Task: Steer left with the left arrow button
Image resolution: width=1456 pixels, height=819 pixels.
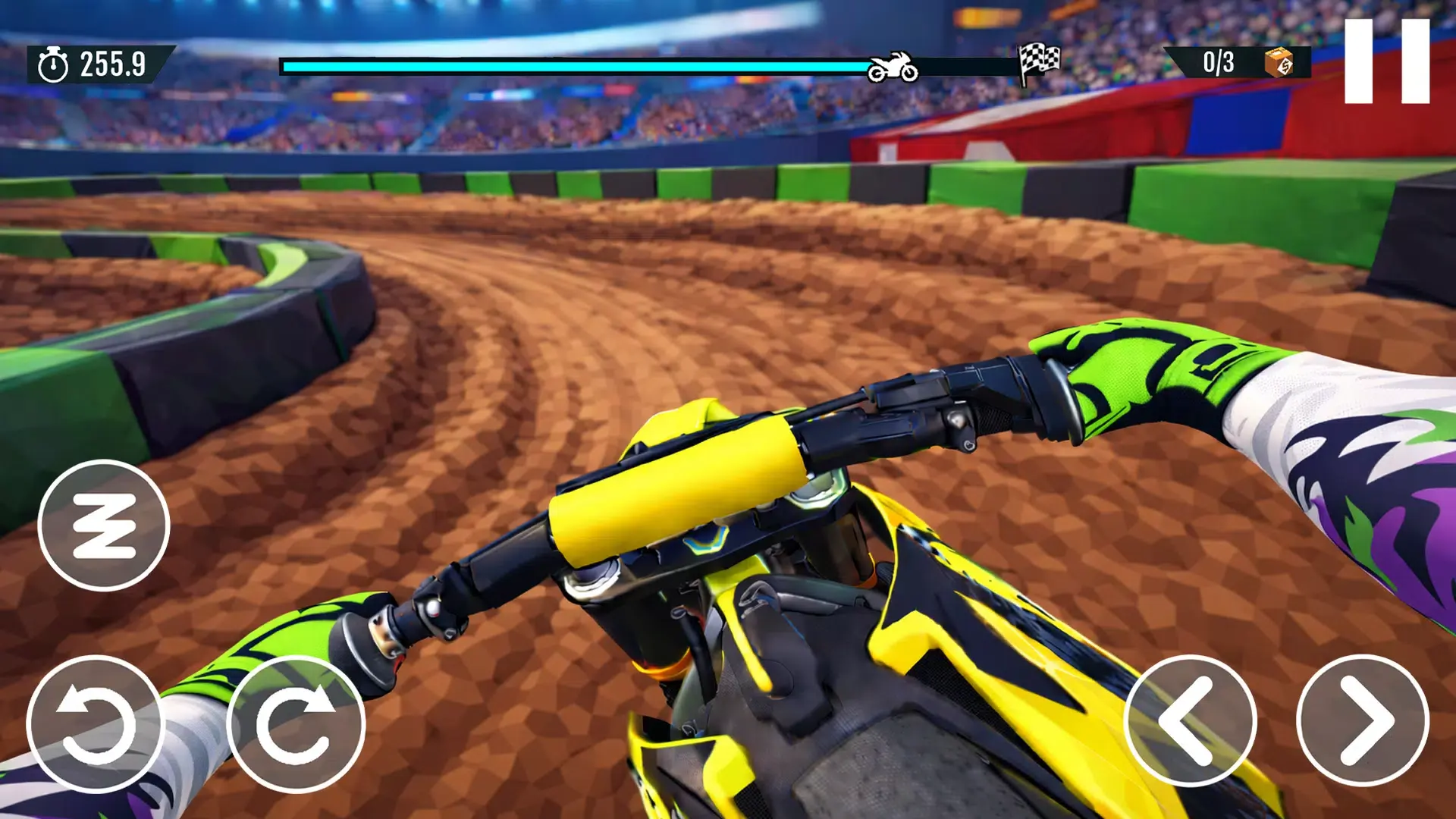Action: (x=1190, y=721)
